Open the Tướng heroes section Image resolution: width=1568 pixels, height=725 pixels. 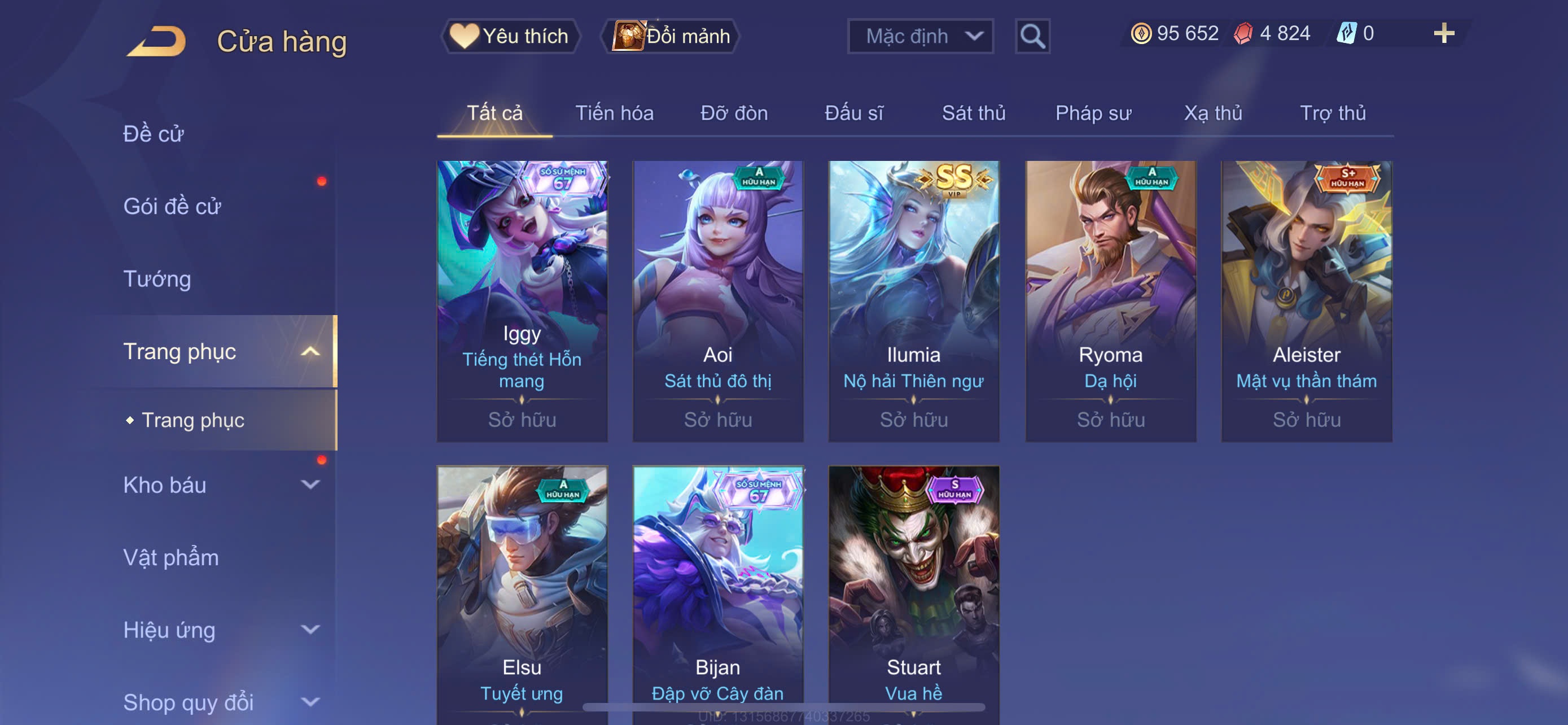click(157, 279)
